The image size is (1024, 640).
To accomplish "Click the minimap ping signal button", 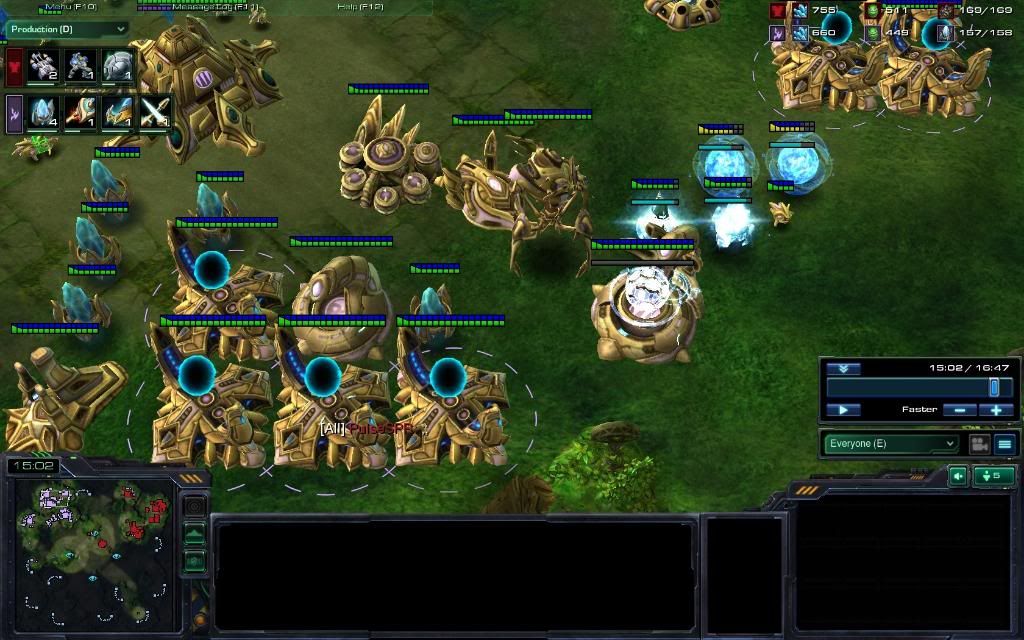I will [195, 507].
